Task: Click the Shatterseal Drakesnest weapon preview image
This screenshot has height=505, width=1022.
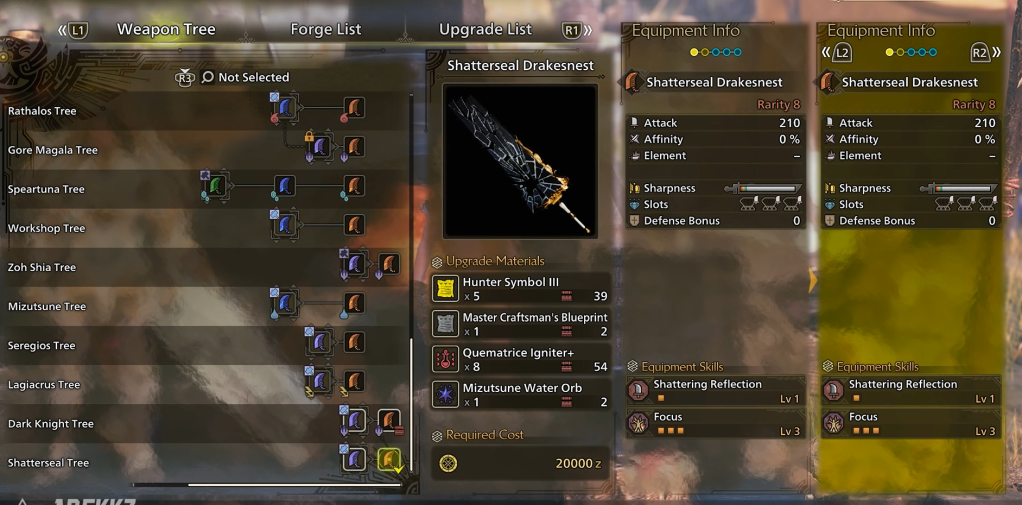Action: pos(520,161)
